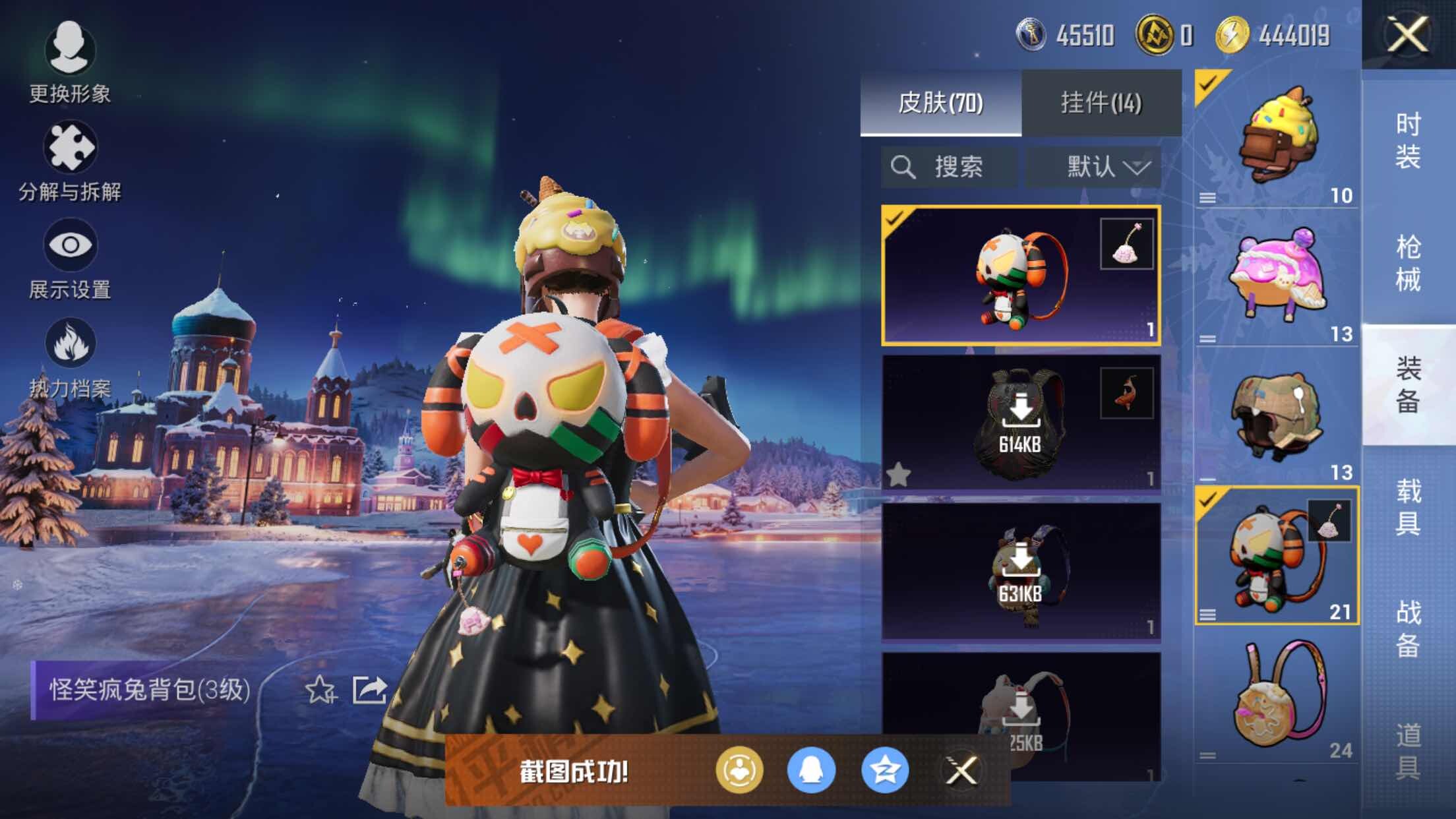Select the skull rabbit backpack skin
Viewport: 1456px width, 819px height.
click(1020, 276)
